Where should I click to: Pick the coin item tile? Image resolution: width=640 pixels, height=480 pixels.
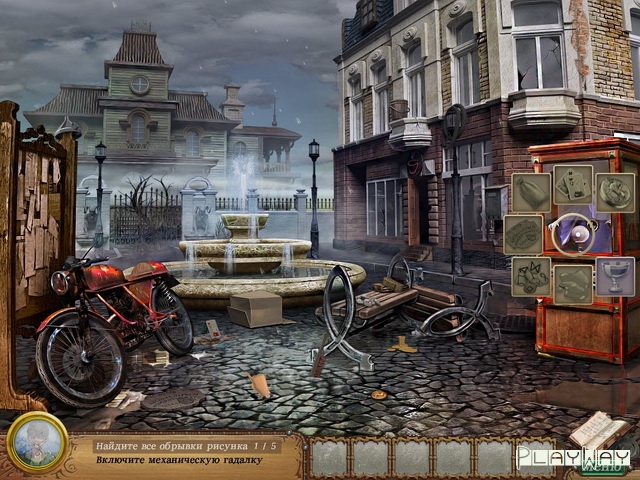coord(615,192)
